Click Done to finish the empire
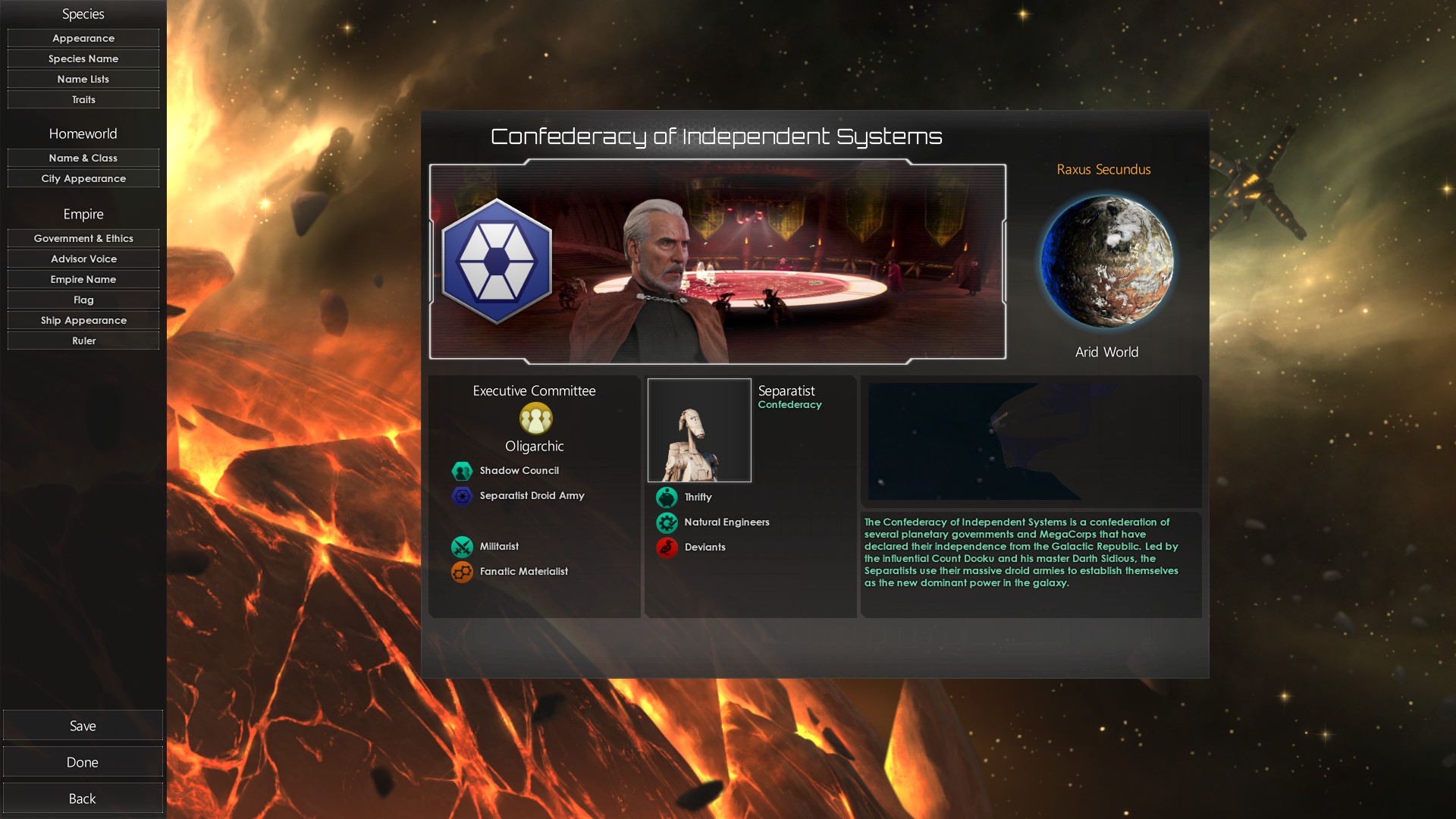1456x819 pixels. coord(83,762)
